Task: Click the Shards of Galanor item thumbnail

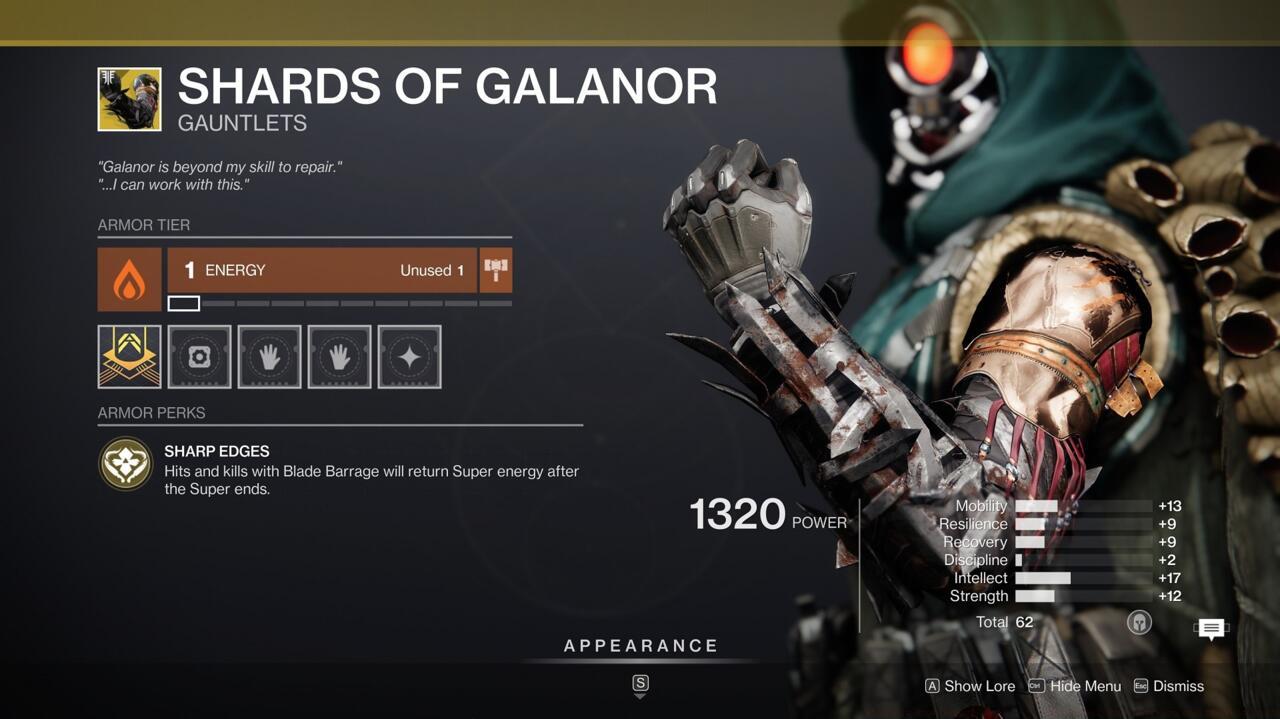Action: point(129,99)
